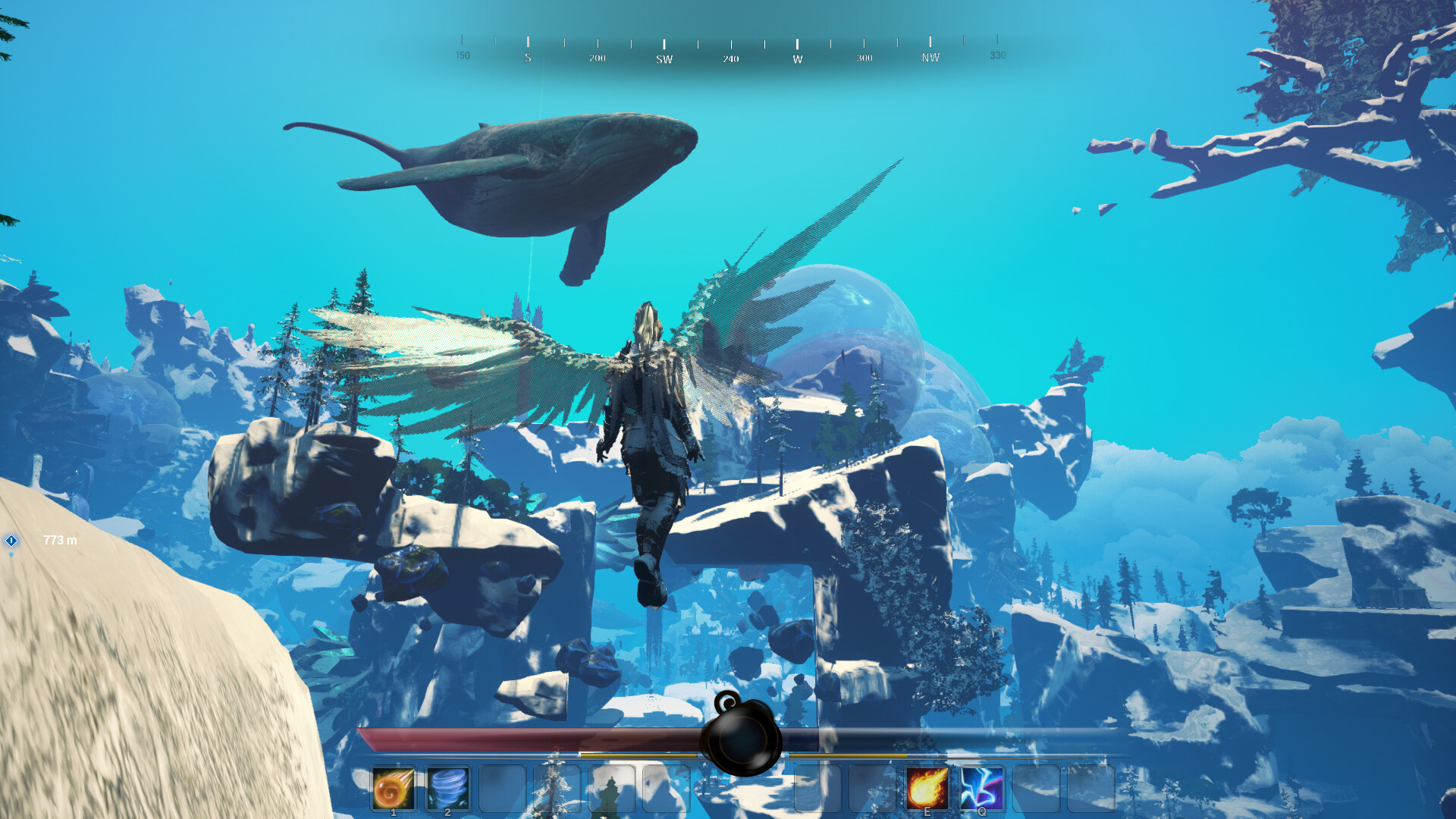Trigger the blue lightning ability
Image resolution: width=1456 pixels, height=819 pixels.
[981, 788]
